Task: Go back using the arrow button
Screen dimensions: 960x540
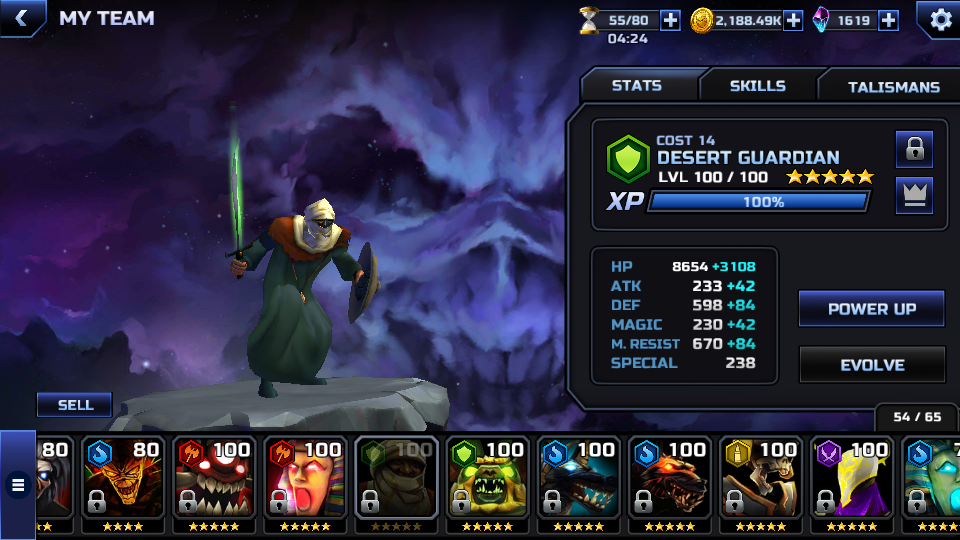Action: [22, 18]
